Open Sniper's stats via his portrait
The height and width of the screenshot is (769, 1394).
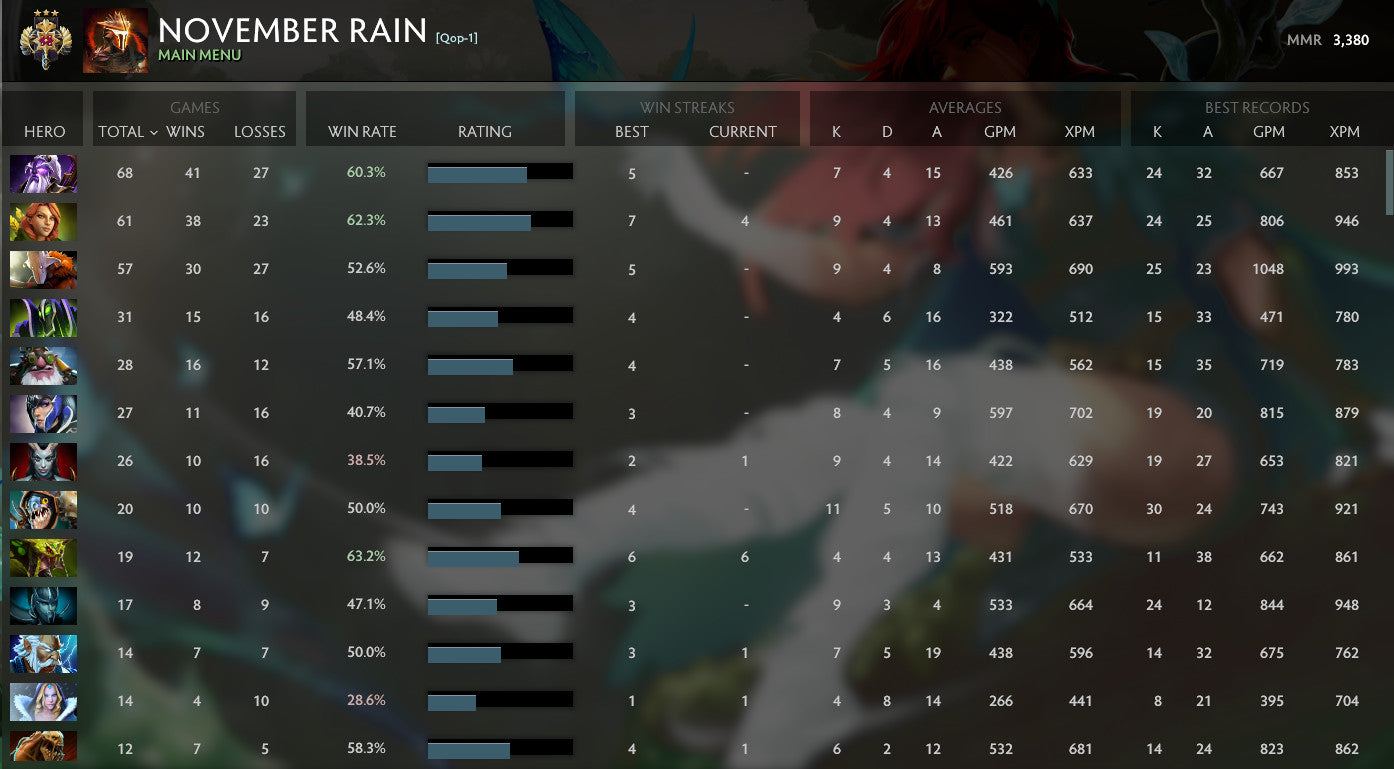pyautogui.click(x=43, y=365)
